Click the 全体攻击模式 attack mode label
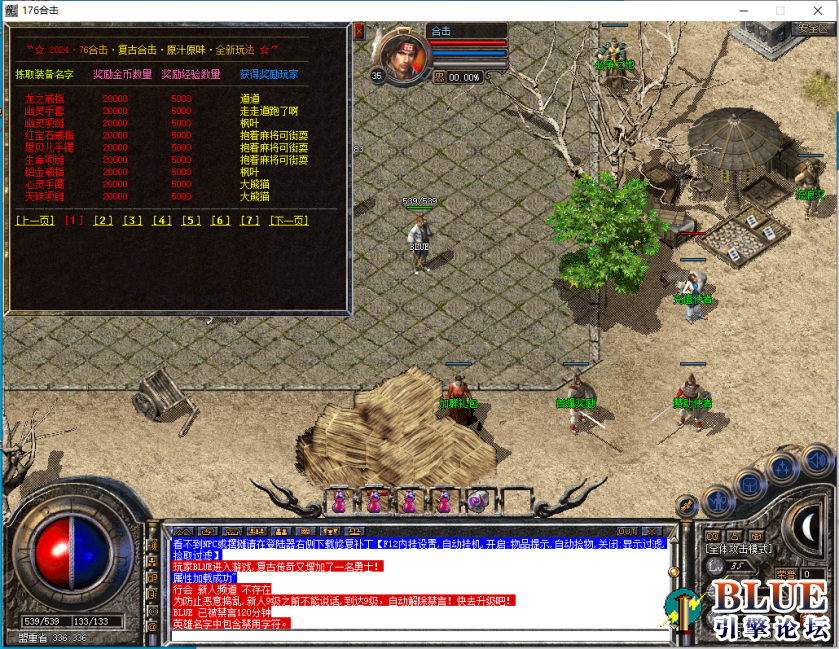The image size is (839, 649). [x=739, y=548]
